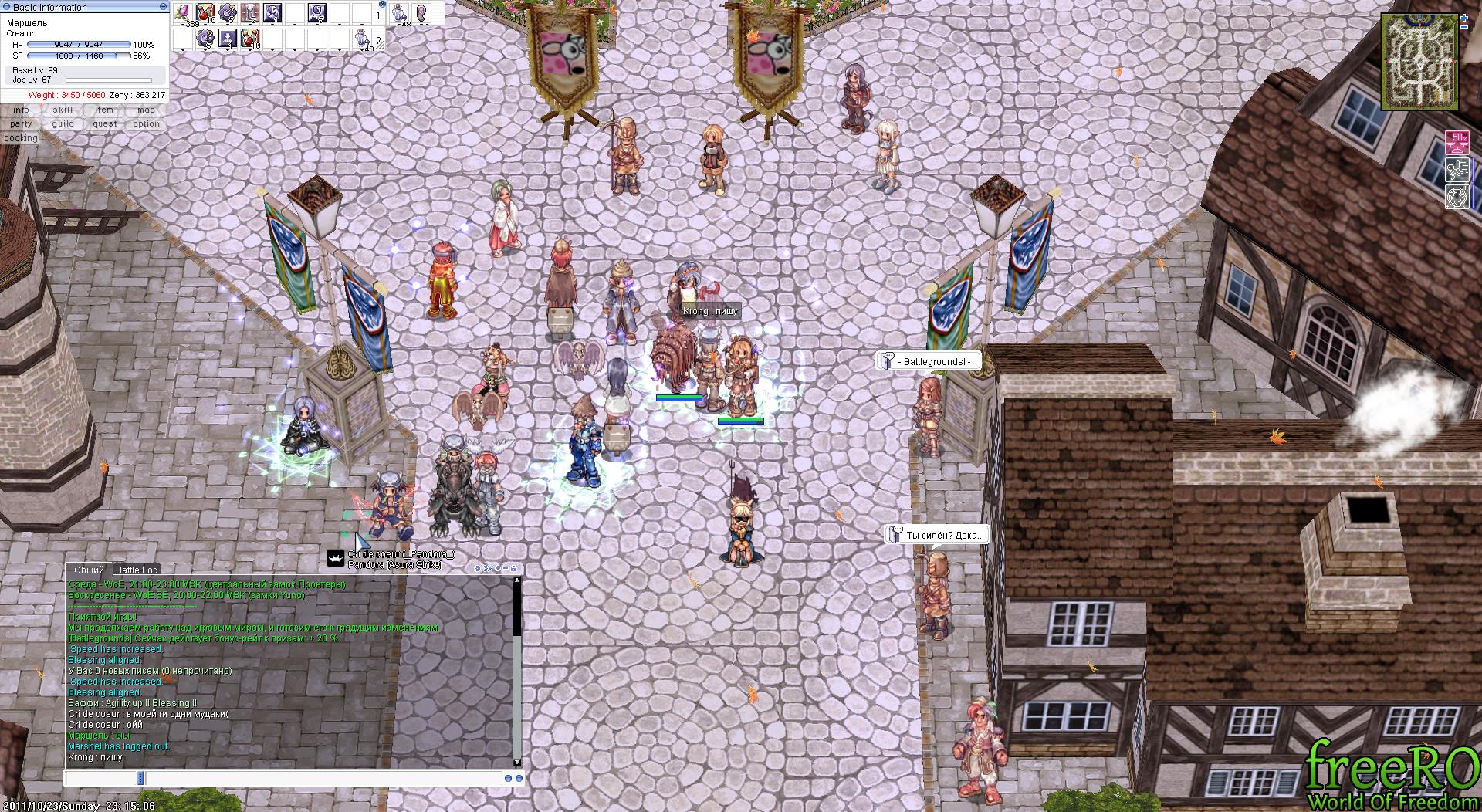
Task: Focus the chat message input field
Action: point(324,778)
